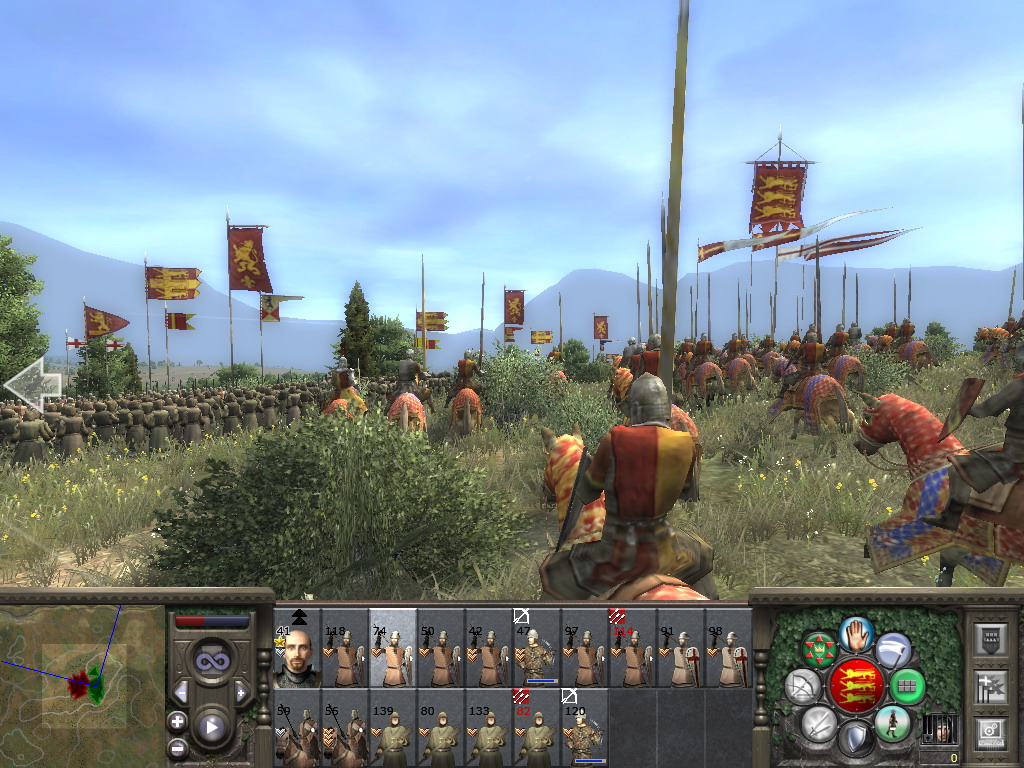Decrease game speed with the left arrow
This screenshot has width=1024, height=768.
pyautogui.click(x=181, y=692)
